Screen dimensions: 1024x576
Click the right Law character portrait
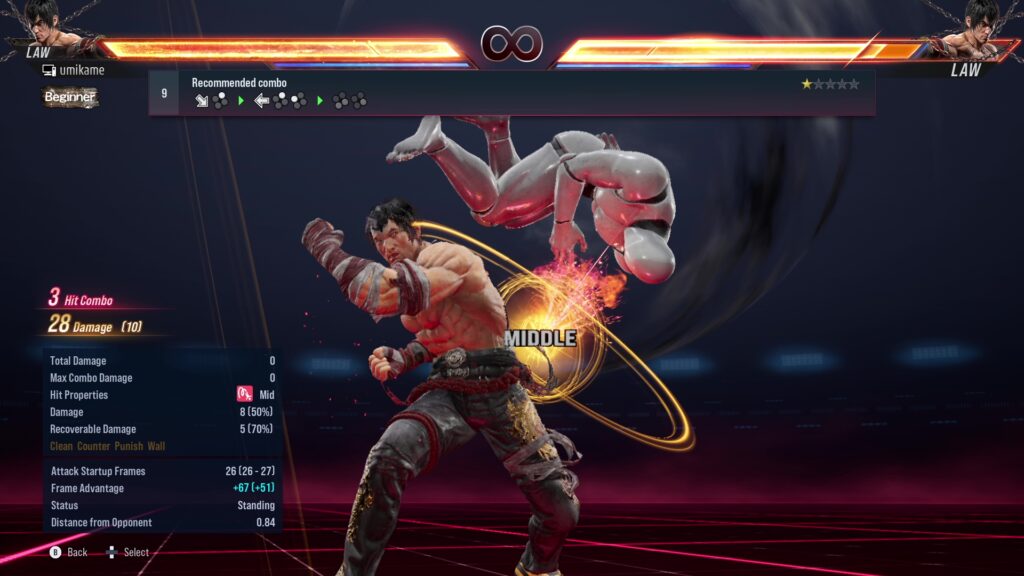point(980,27)
